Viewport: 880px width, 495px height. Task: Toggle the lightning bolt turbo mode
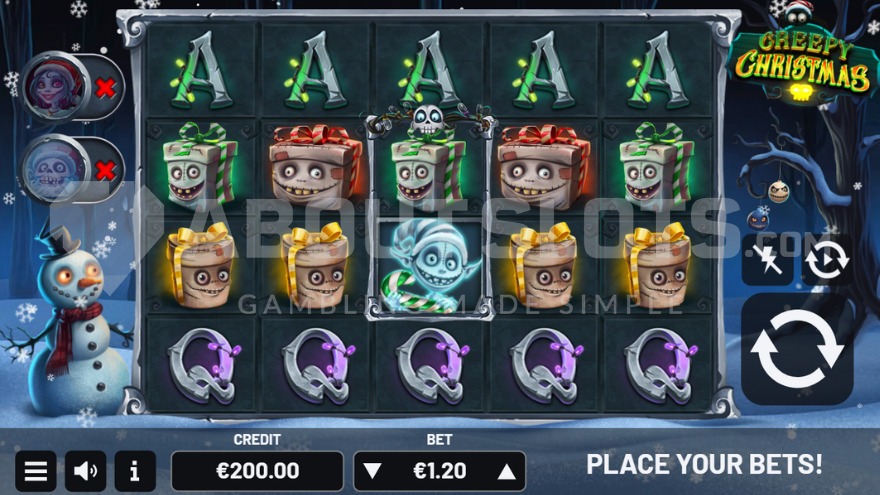tap(766, 260)
